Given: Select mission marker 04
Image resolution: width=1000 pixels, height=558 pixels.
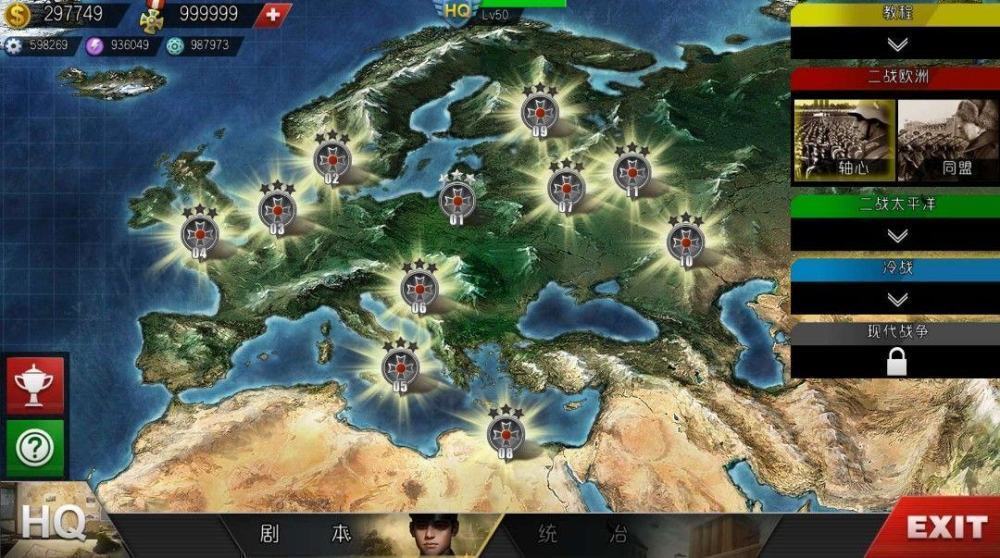Looking at the screenshot, I should 199,233.
